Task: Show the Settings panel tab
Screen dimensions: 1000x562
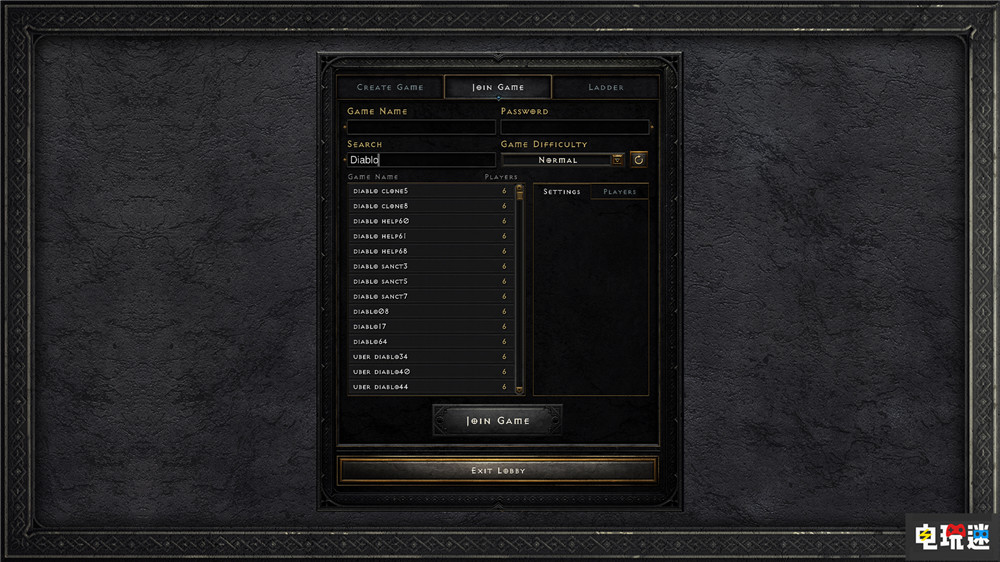Action: [562, 191]
